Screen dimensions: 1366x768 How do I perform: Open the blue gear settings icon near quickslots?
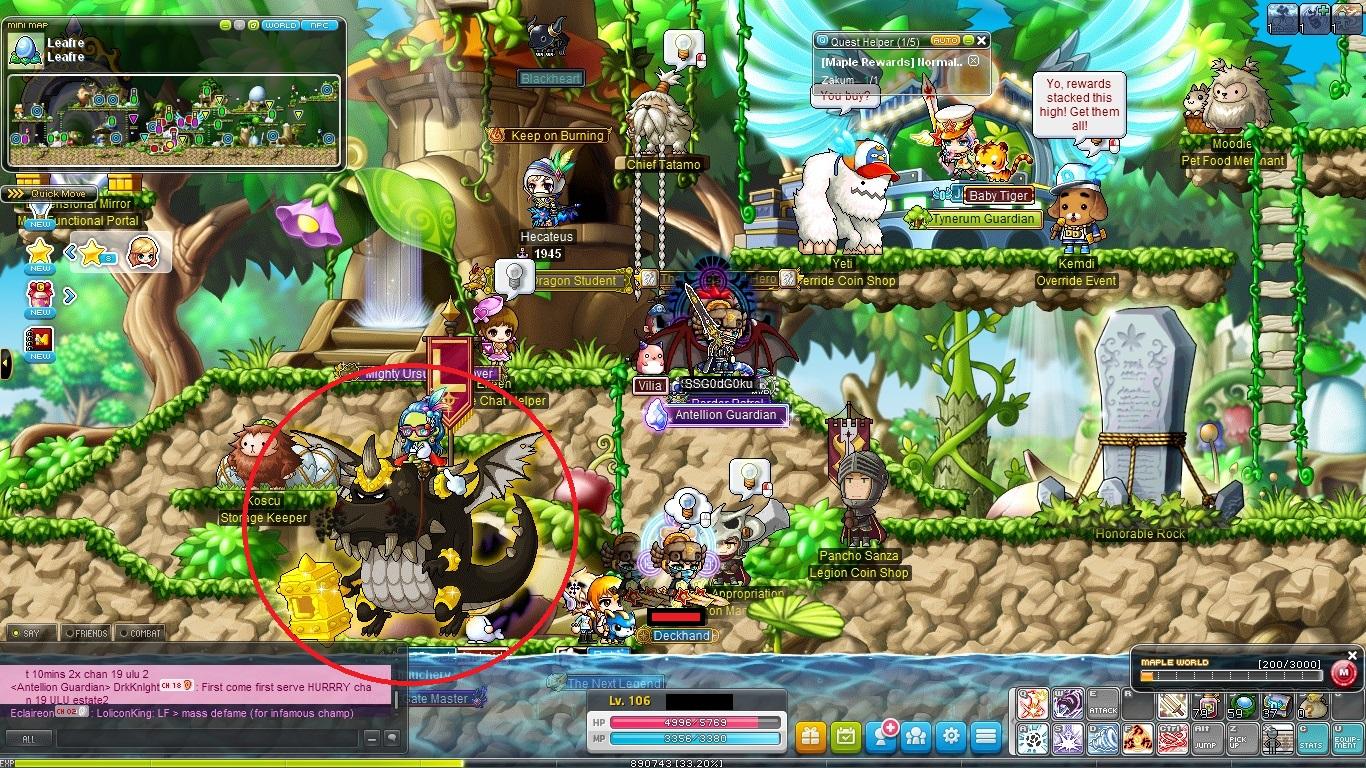949,735
